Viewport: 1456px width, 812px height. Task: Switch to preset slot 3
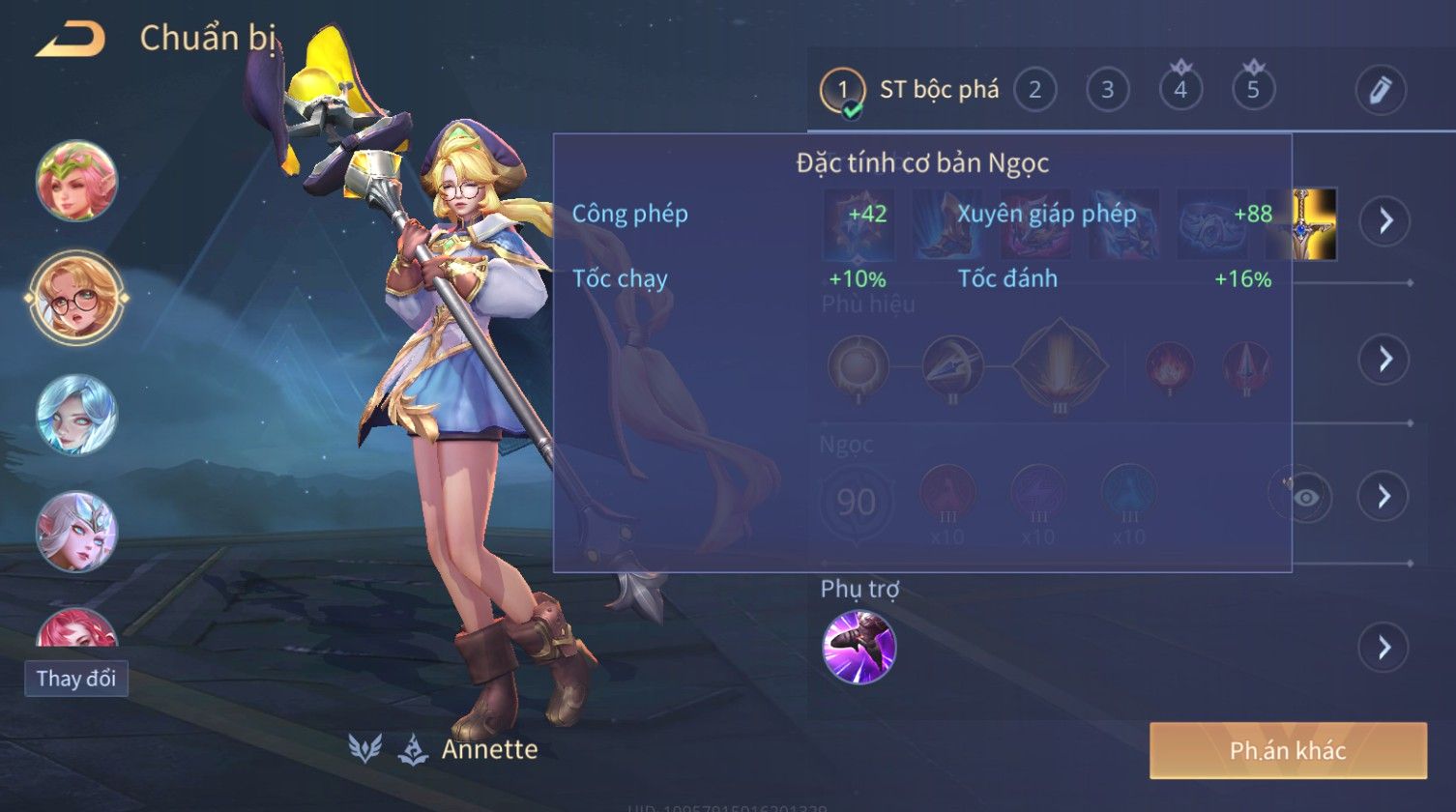click(1108, 91)
